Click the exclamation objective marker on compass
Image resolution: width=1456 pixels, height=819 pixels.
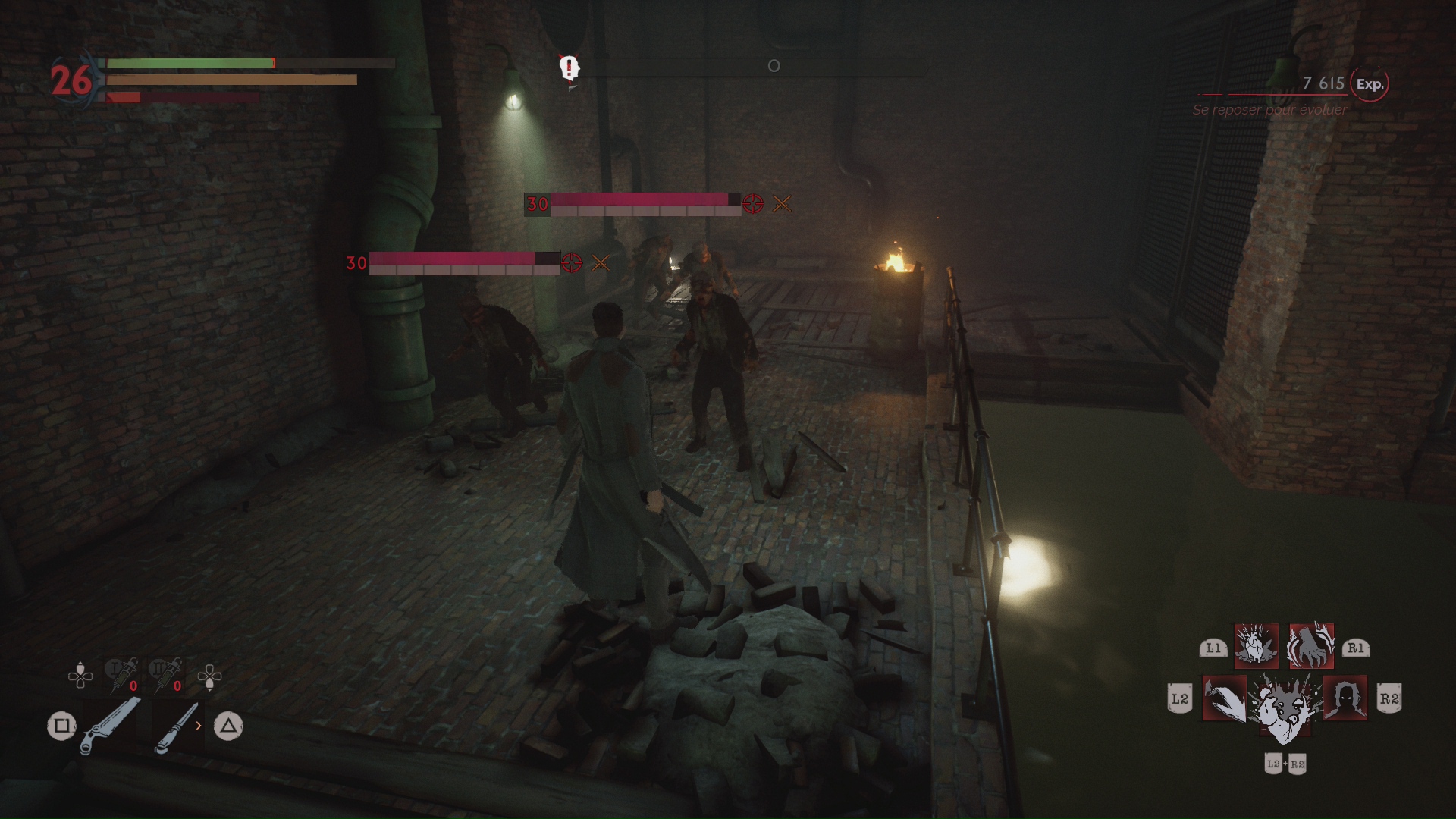click(569, 68)
